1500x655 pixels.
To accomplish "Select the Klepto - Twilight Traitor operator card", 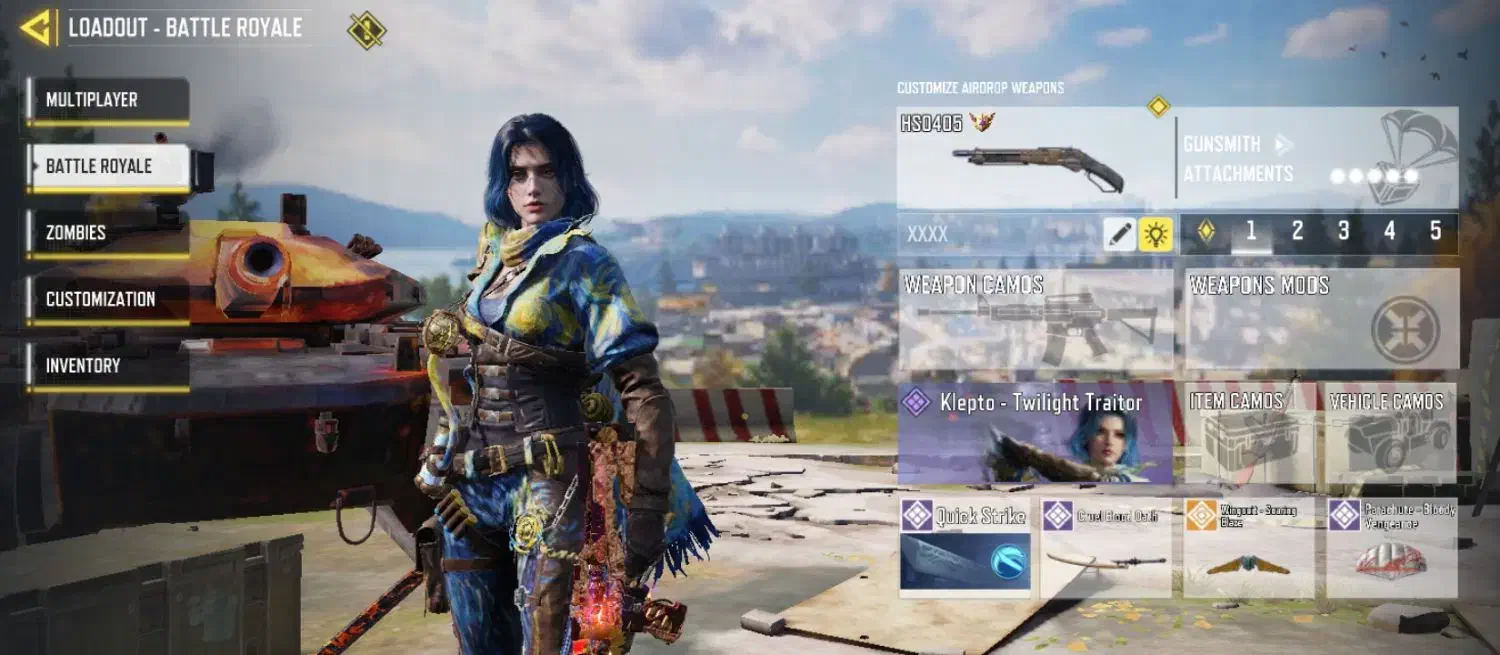I will pyautogui.click(x=1035, y=433).
